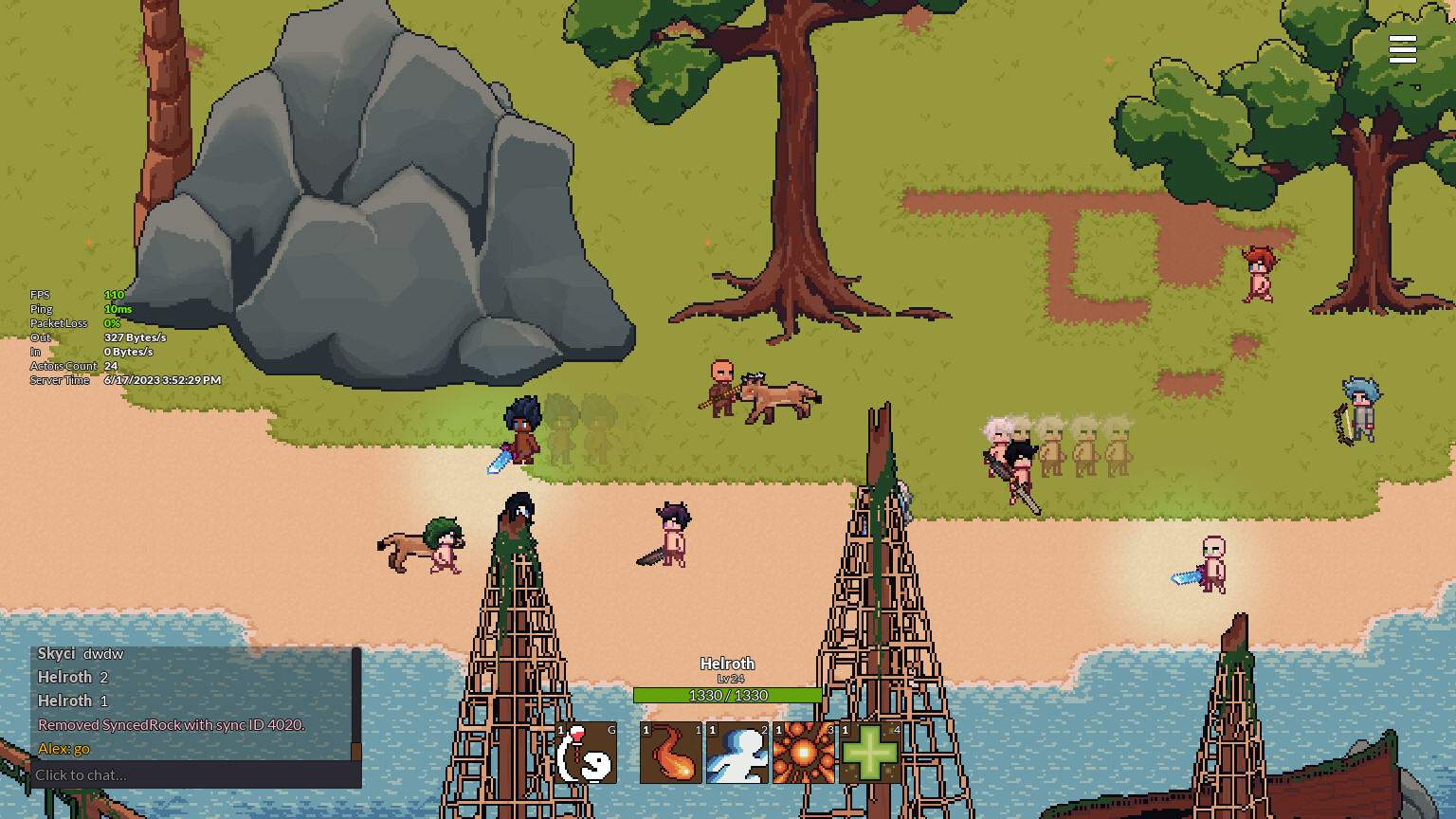This screenshot has width=1456, height=819.
Task: Click the FPS counter showing 110
Action: point(114,295)
